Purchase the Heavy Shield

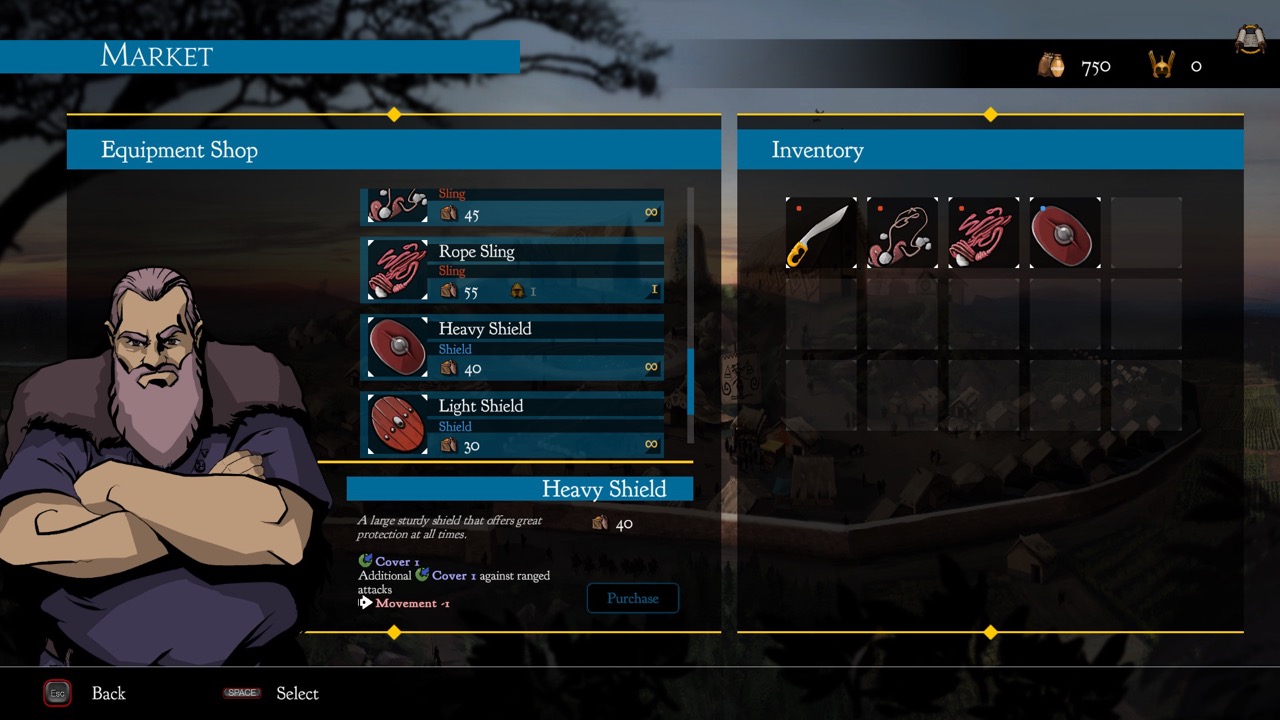[632, 598]
